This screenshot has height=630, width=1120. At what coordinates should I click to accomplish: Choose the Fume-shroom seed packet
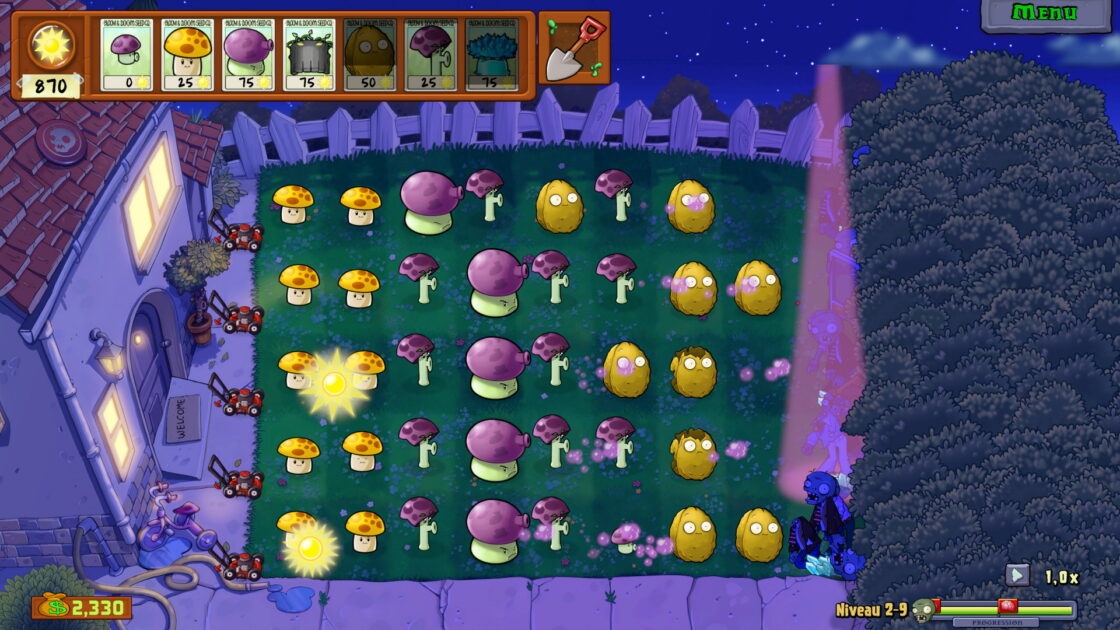point(248,54)
